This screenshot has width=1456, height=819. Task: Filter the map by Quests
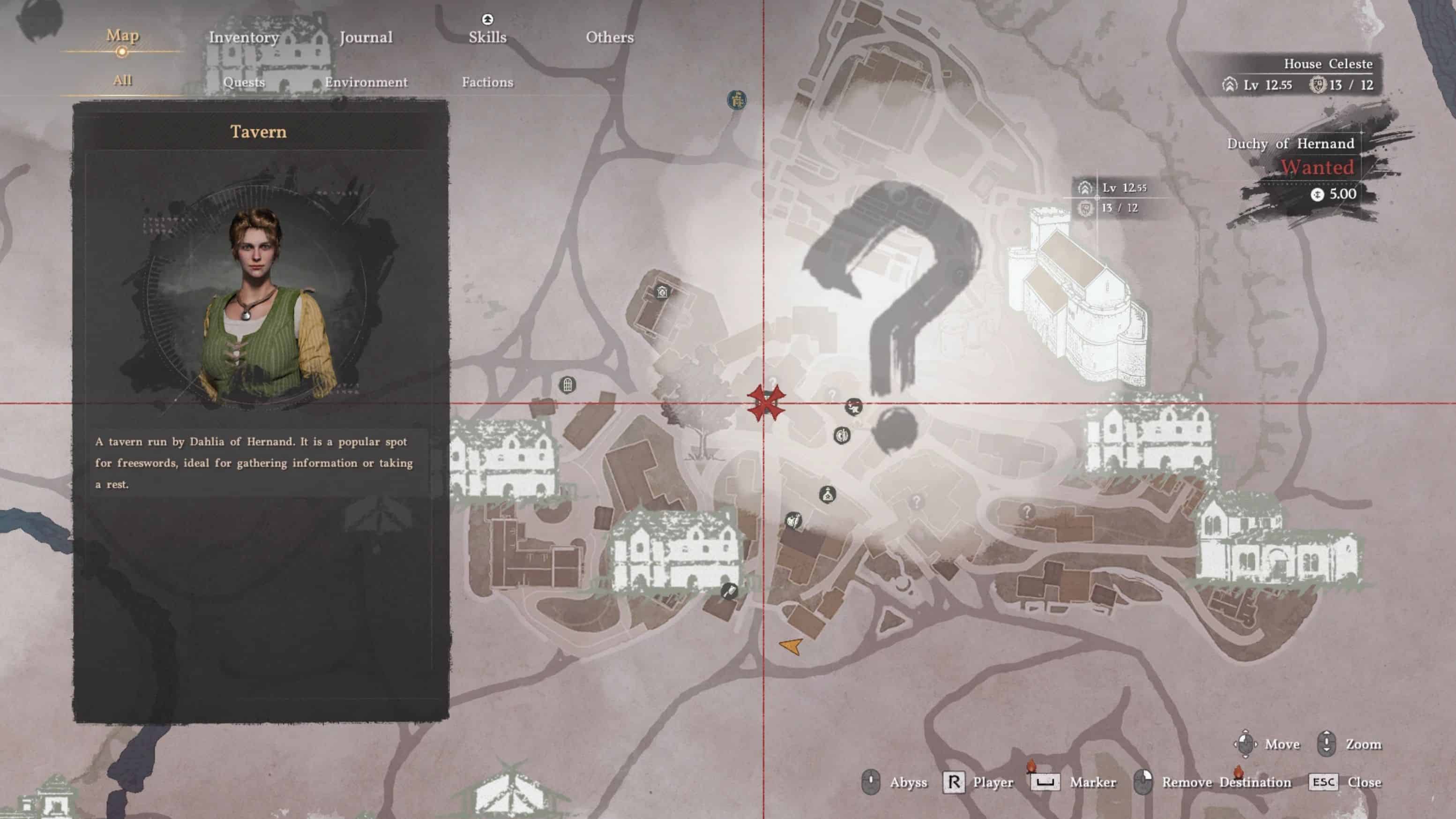pos(244,83)
